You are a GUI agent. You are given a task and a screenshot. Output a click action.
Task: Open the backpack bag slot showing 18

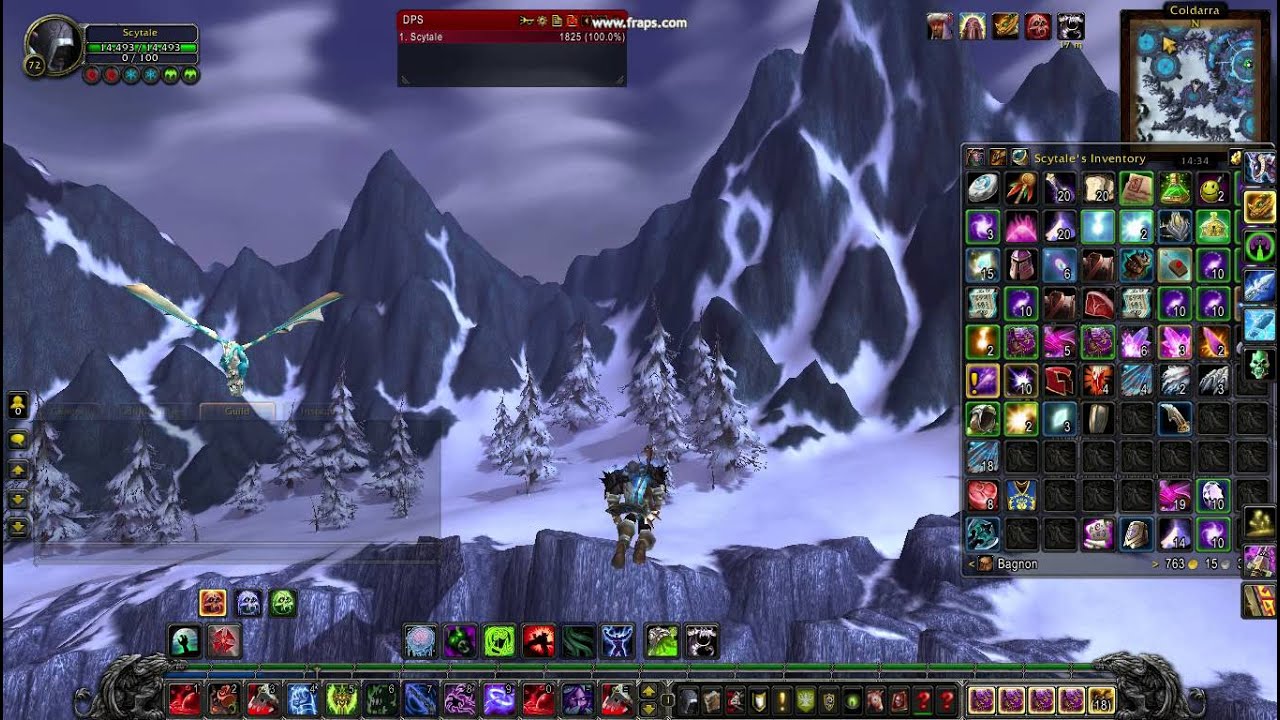[1103, 699]
